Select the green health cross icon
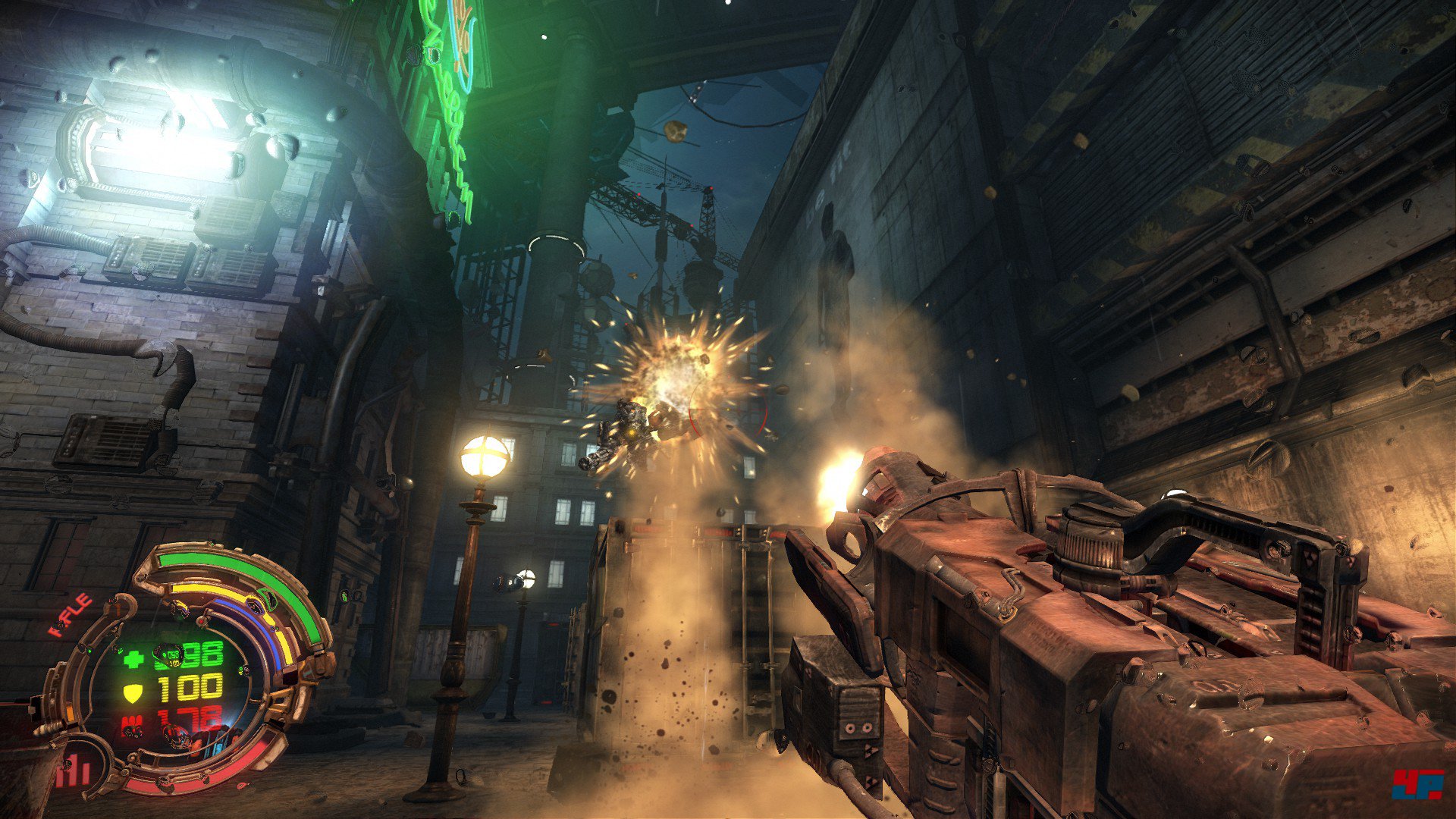 tap(133, 657)
